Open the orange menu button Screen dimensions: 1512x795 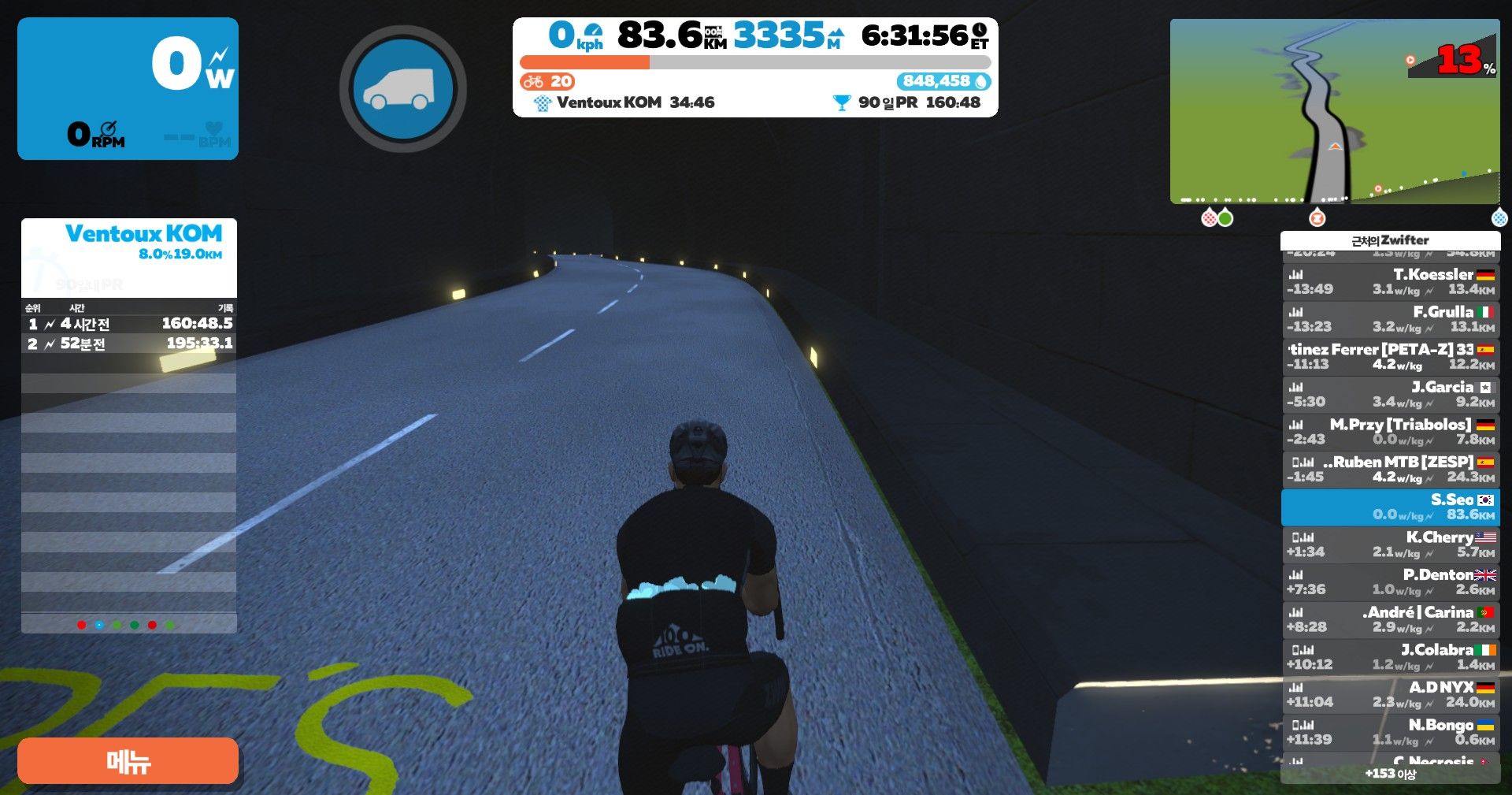click(128, 760)
